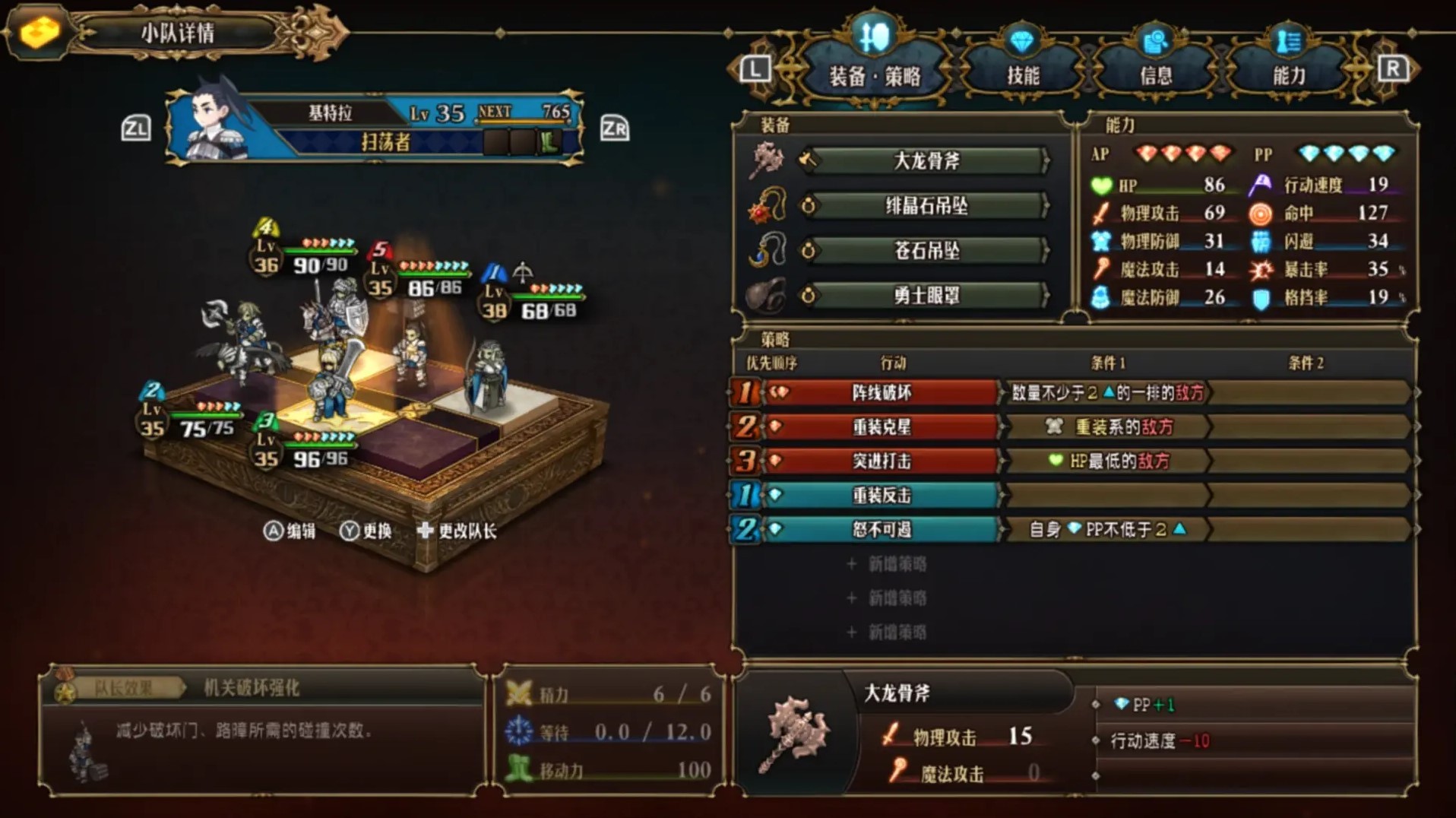Switch to the 技能 tab
1456x818 pixels.
(x=1022, y=74)
